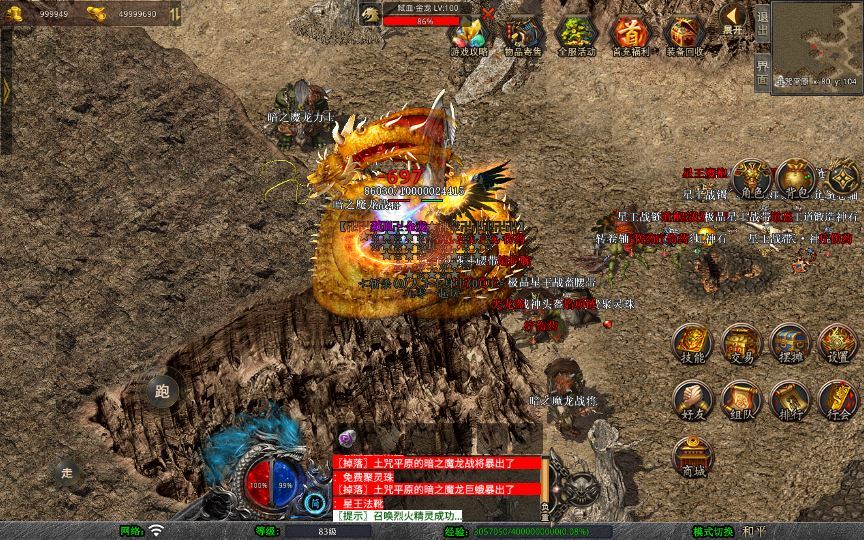Viewport: 864px width, 540px height.
Task: Open the 摆摊 stall menu
Action: [789, 345]
